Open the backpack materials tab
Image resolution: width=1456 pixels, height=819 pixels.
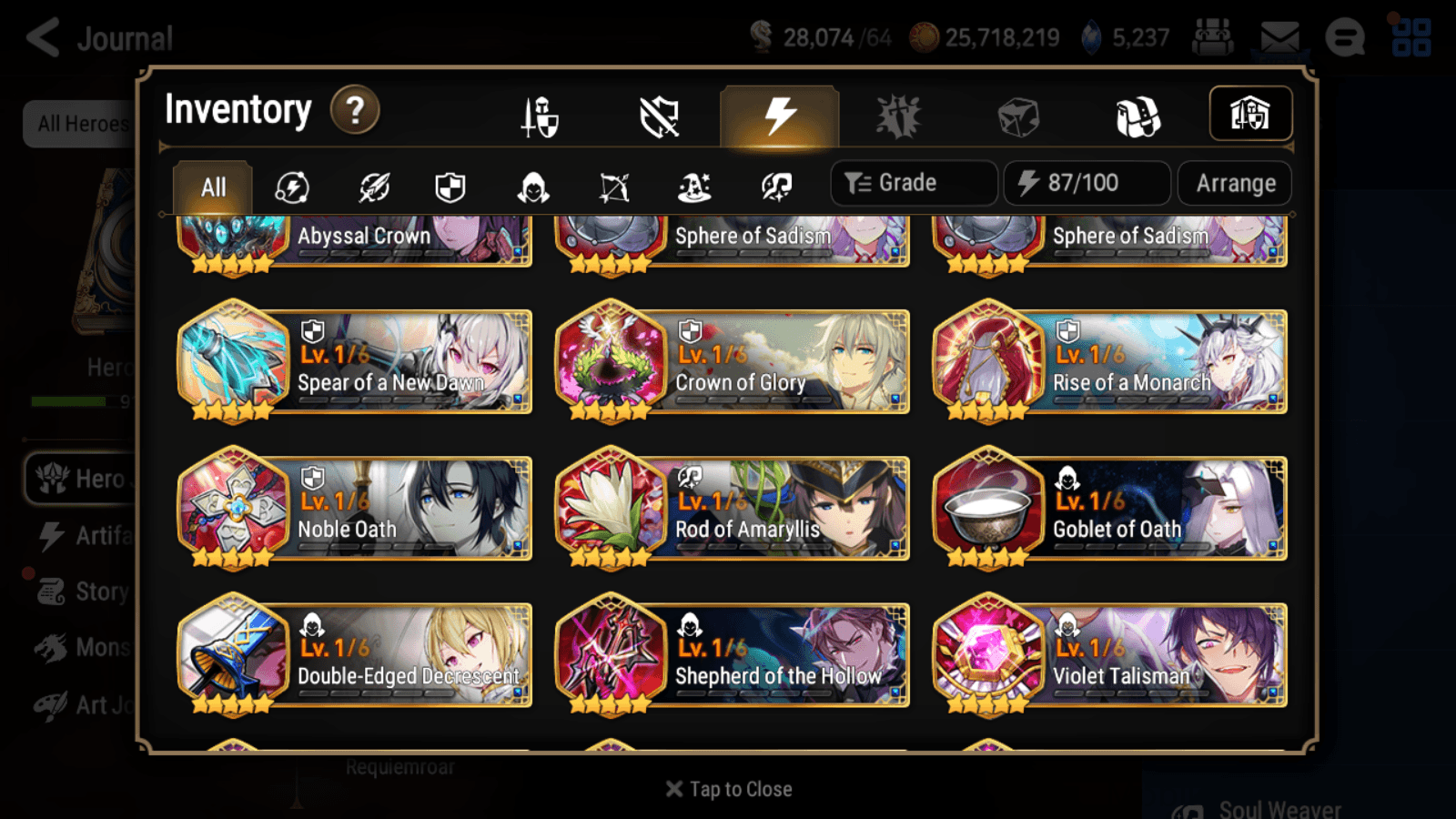[1138, 116]
